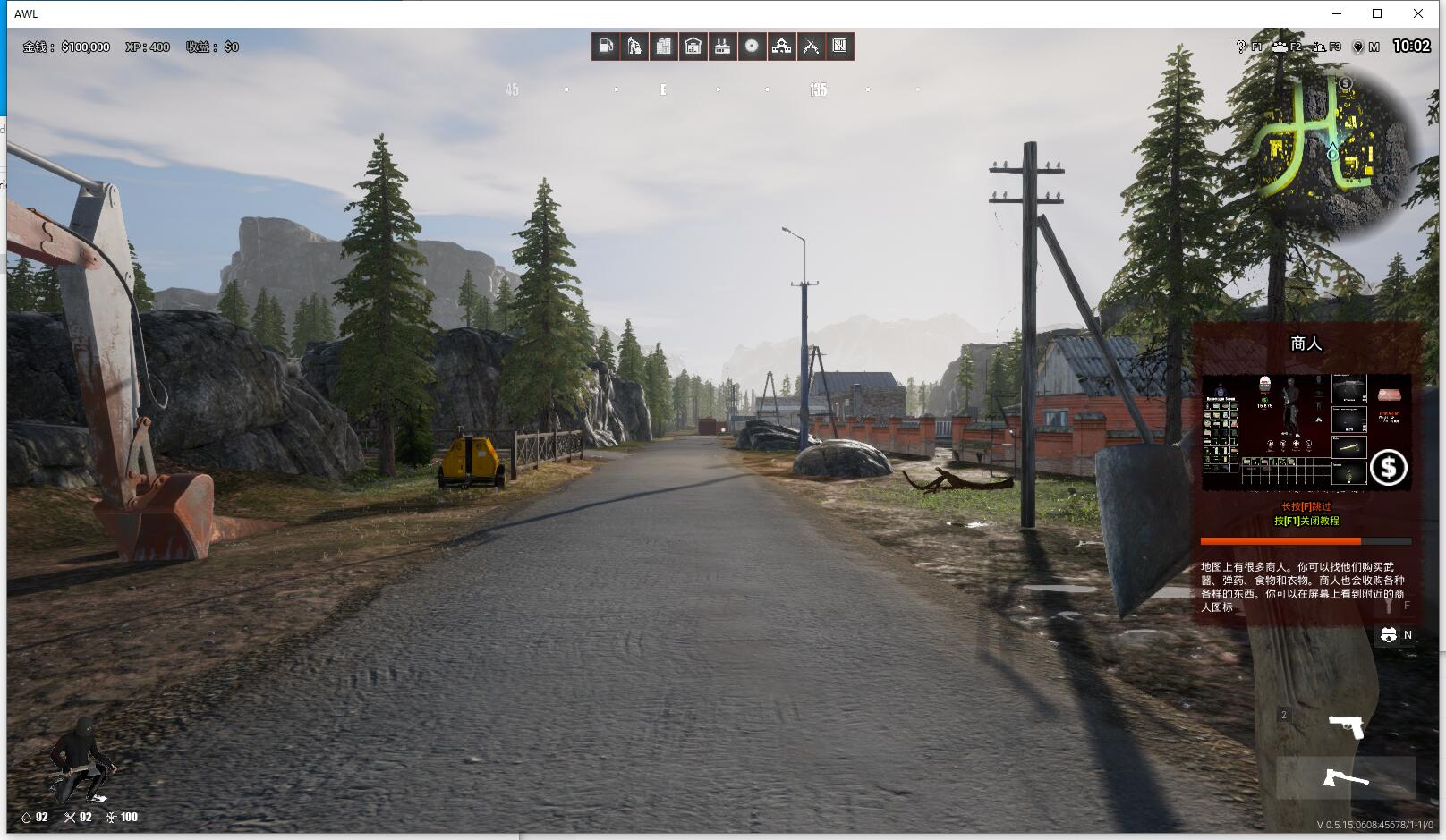
Task: Show the group of people icon panel
Action: pyautogui.click(x=1280, y=47)
